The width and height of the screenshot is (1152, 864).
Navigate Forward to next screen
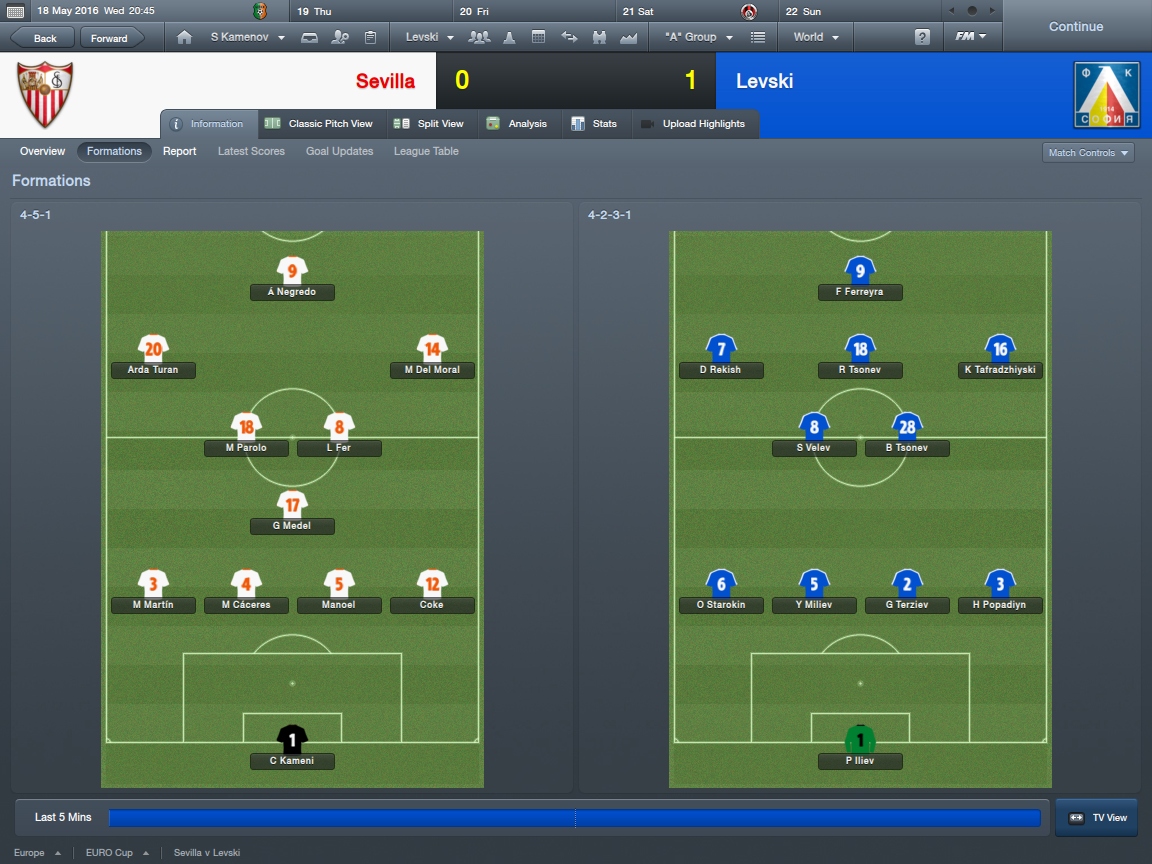click(x=110, y=38)
